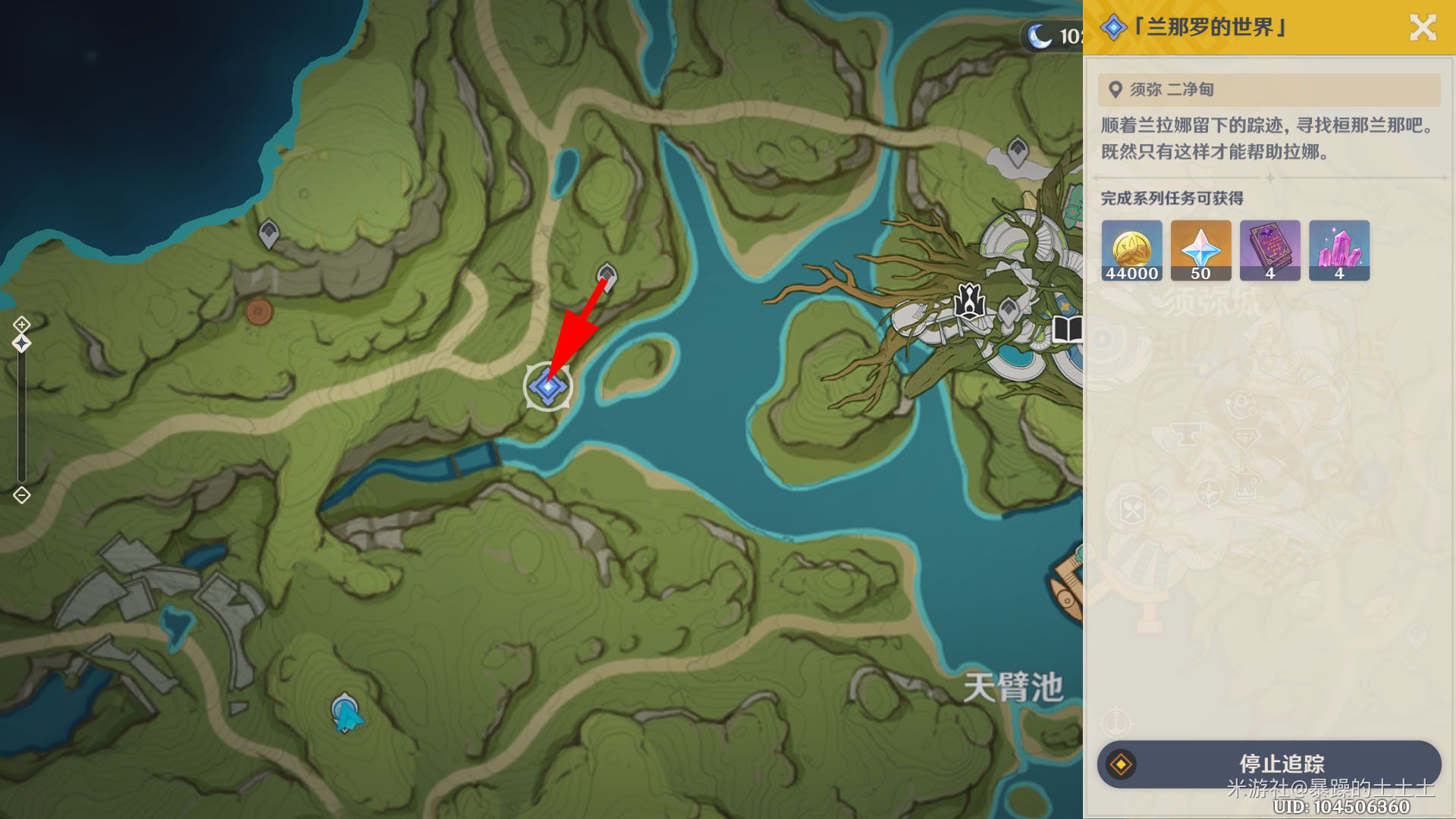This screenshot has width=1456, height=819.
Task: Click the open book map icon
Action: pyautogui.click(x=1067, y=329)
